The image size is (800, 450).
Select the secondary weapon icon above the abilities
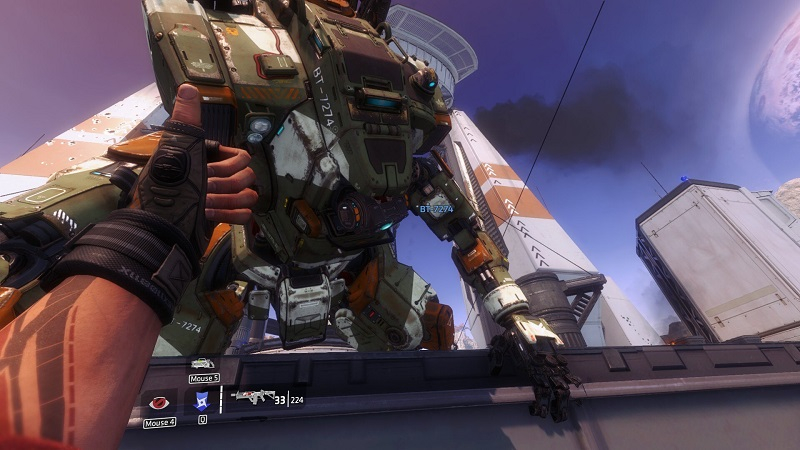tap(202, 363)
